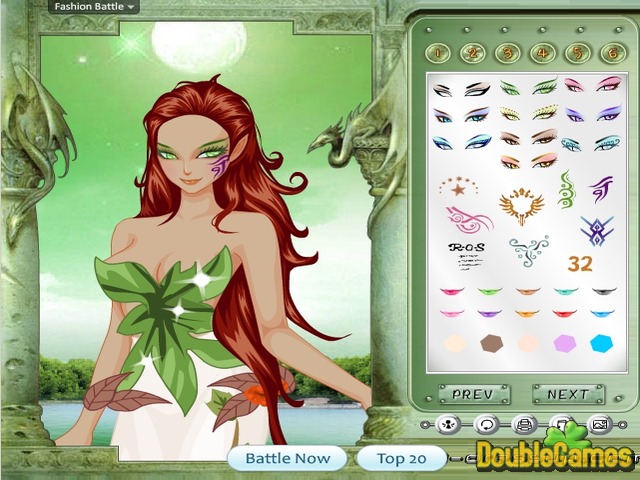This screenshot has height=480, width=640.
Task: Select the lavender purple skin color swatch
Action: (566, 343)
